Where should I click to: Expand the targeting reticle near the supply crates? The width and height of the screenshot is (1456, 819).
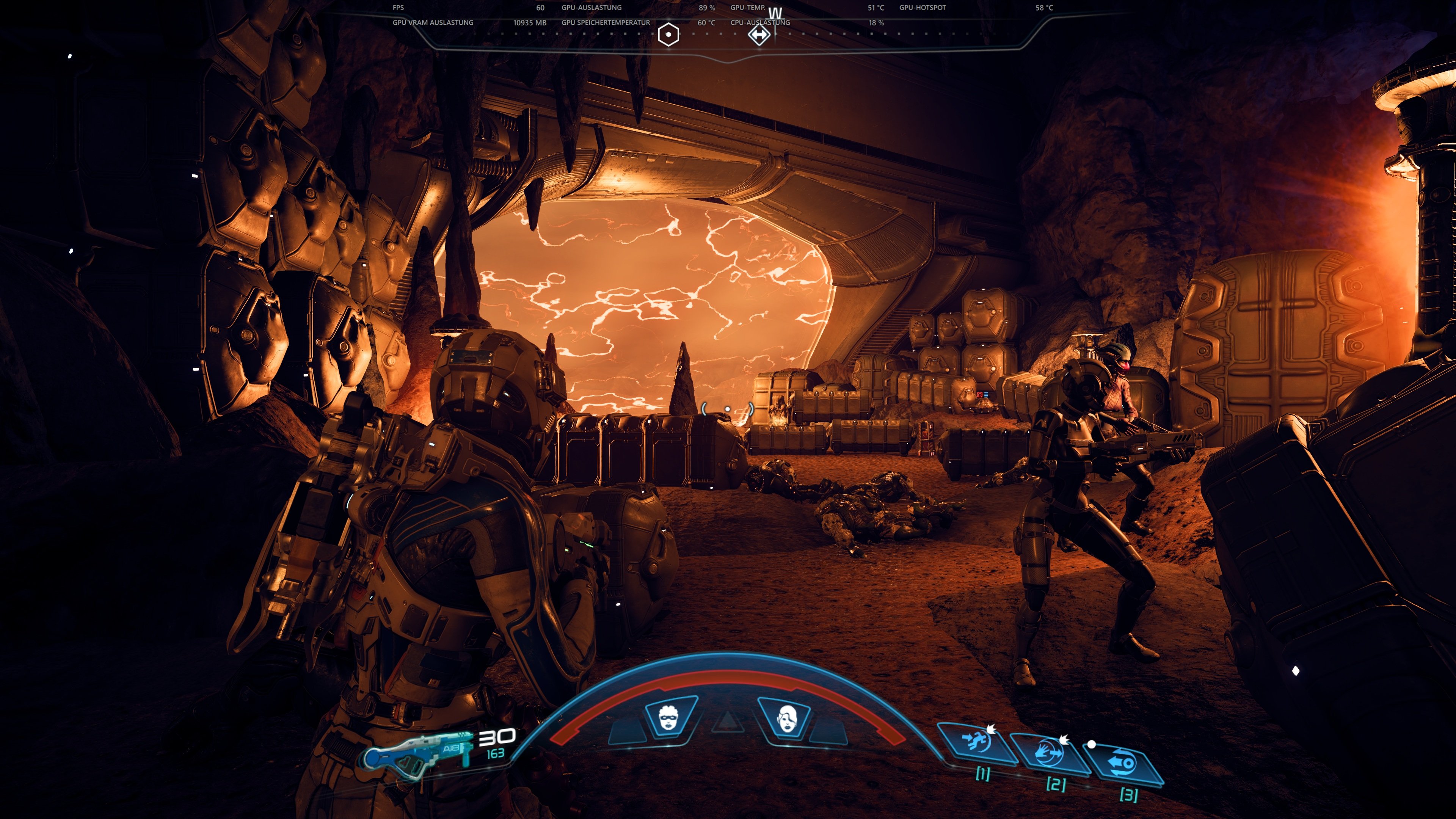tap(728, 409)
